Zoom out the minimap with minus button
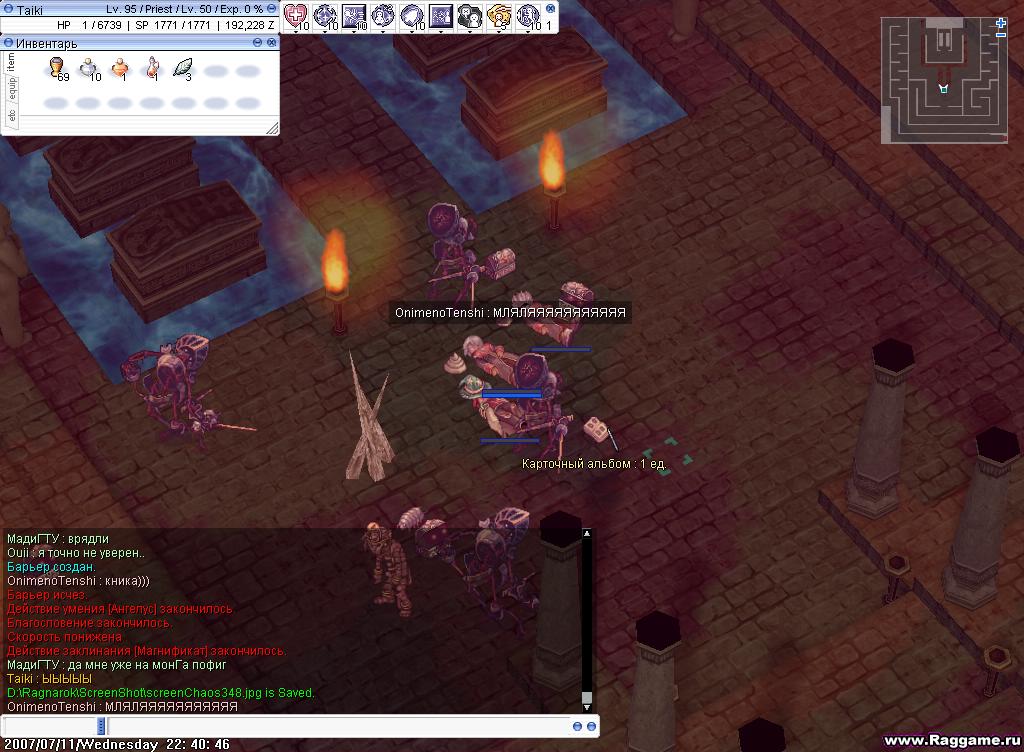Viewport: 1024px width, 752px height. click(1001, 35)
